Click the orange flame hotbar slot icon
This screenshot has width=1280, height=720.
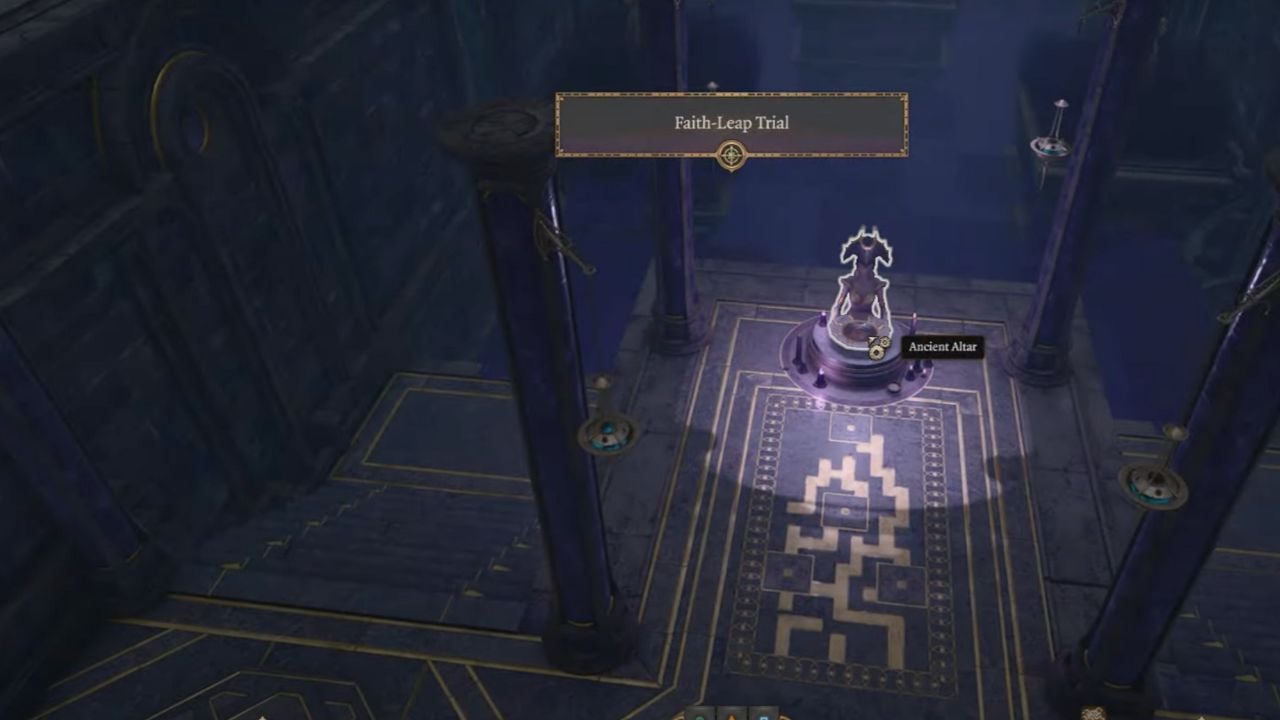(731, 717)
